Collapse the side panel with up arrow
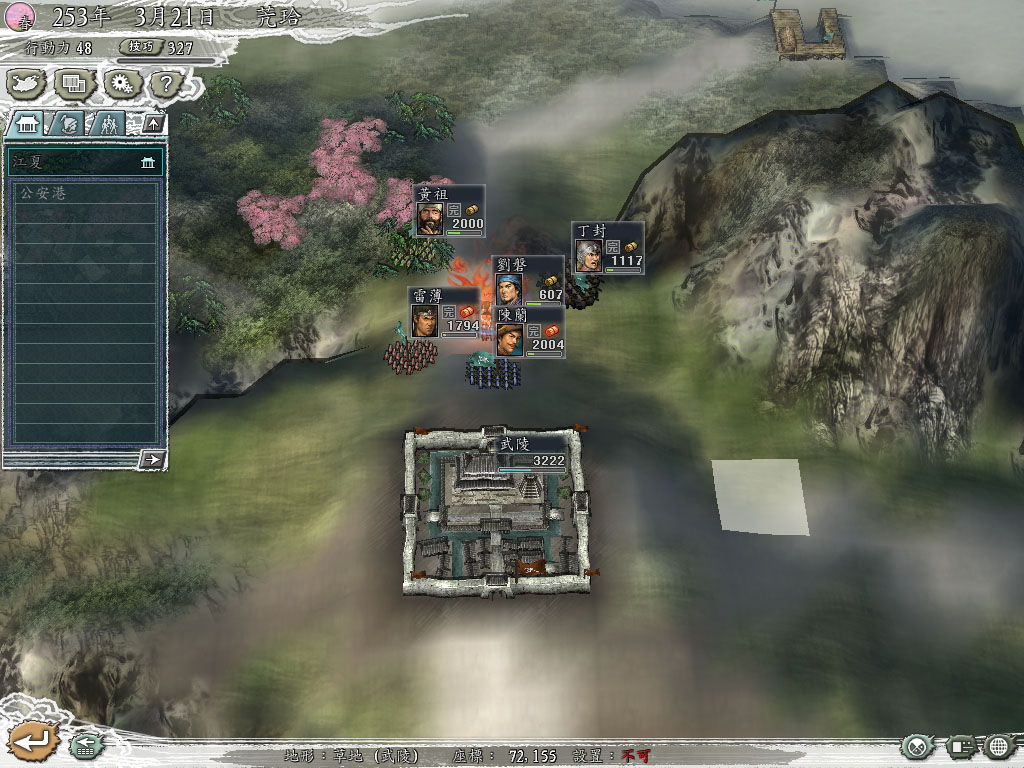 (153, 124)
